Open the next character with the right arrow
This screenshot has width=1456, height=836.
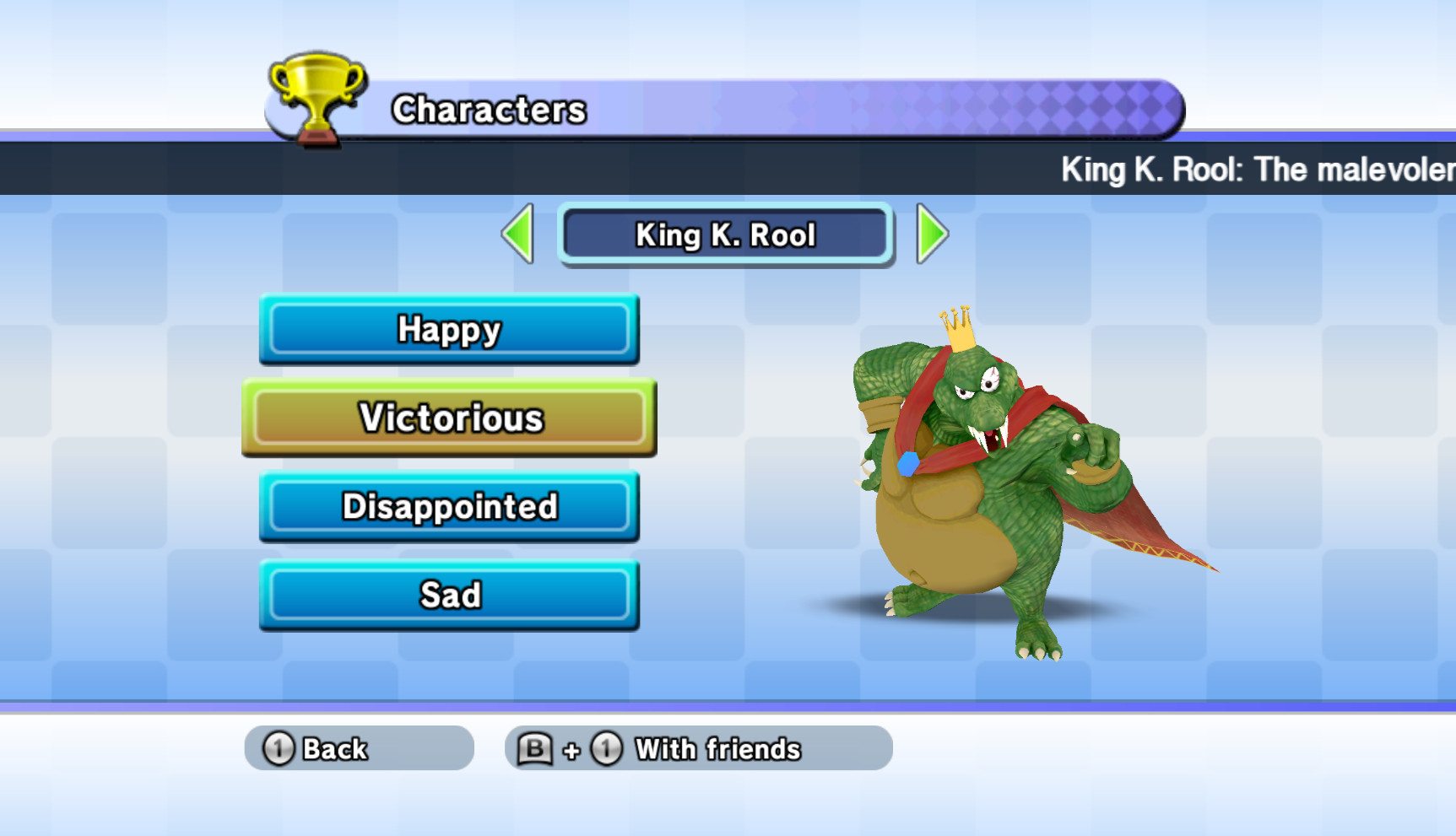pyautogui.click(x=928, y=235)
